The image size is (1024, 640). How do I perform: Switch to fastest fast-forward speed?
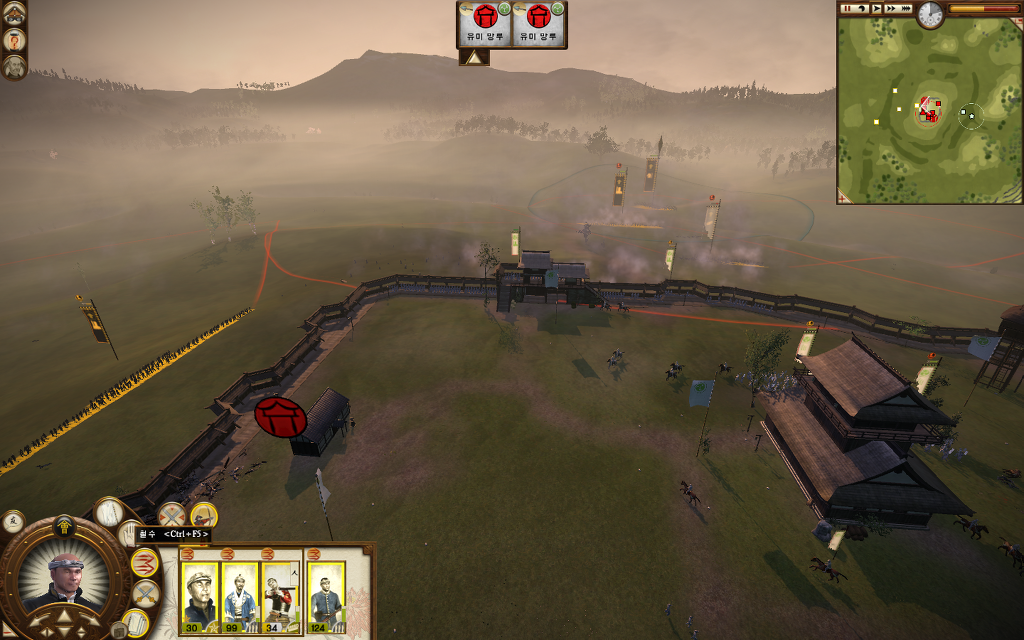[907, 8]
